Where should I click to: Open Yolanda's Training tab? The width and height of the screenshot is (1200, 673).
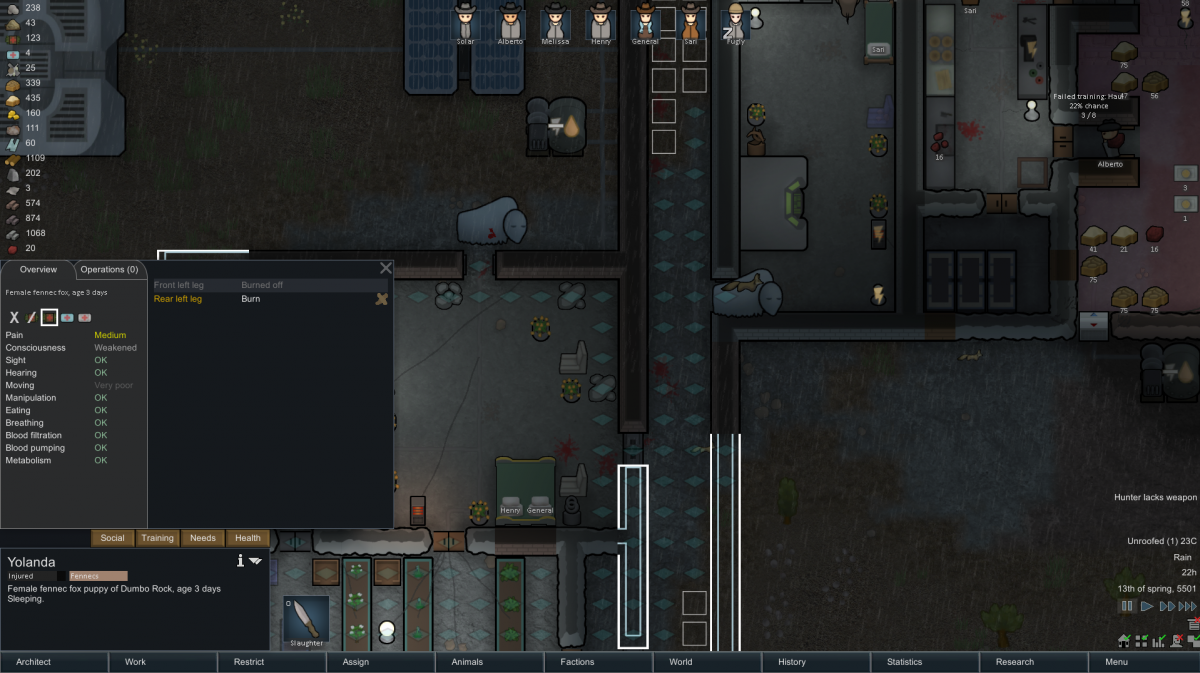click(x=157, y=538)
